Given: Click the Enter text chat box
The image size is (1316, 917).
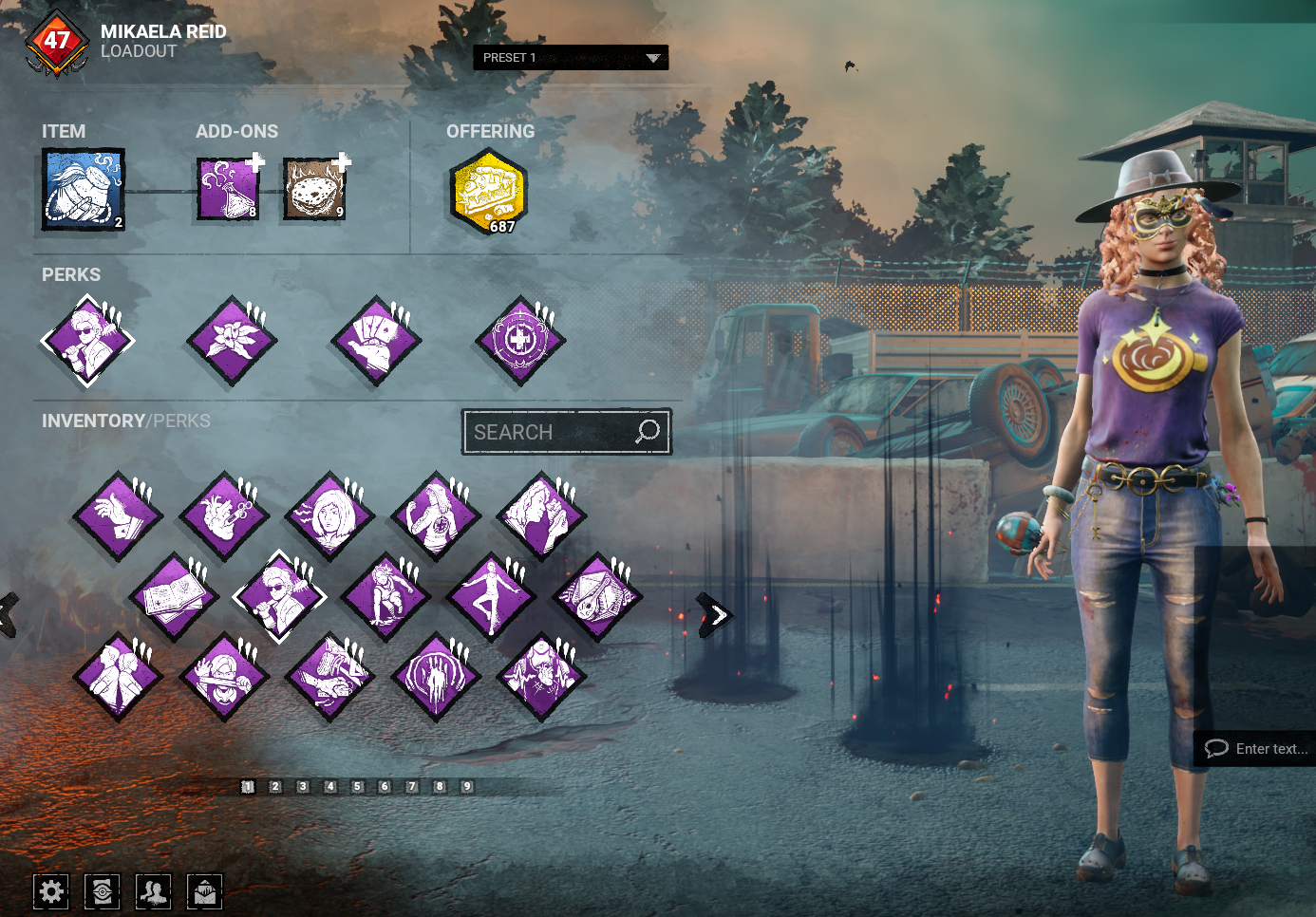Looking at the screenshot, I should point(1257,748).
